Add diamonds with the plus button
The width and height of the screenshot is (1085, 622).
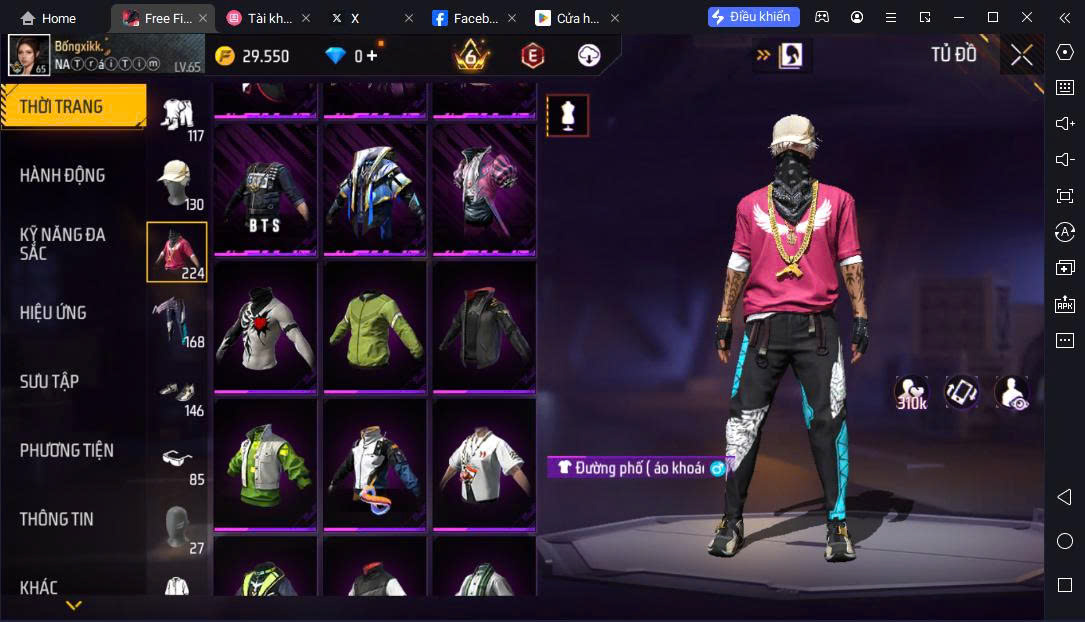tap(374, 56)
